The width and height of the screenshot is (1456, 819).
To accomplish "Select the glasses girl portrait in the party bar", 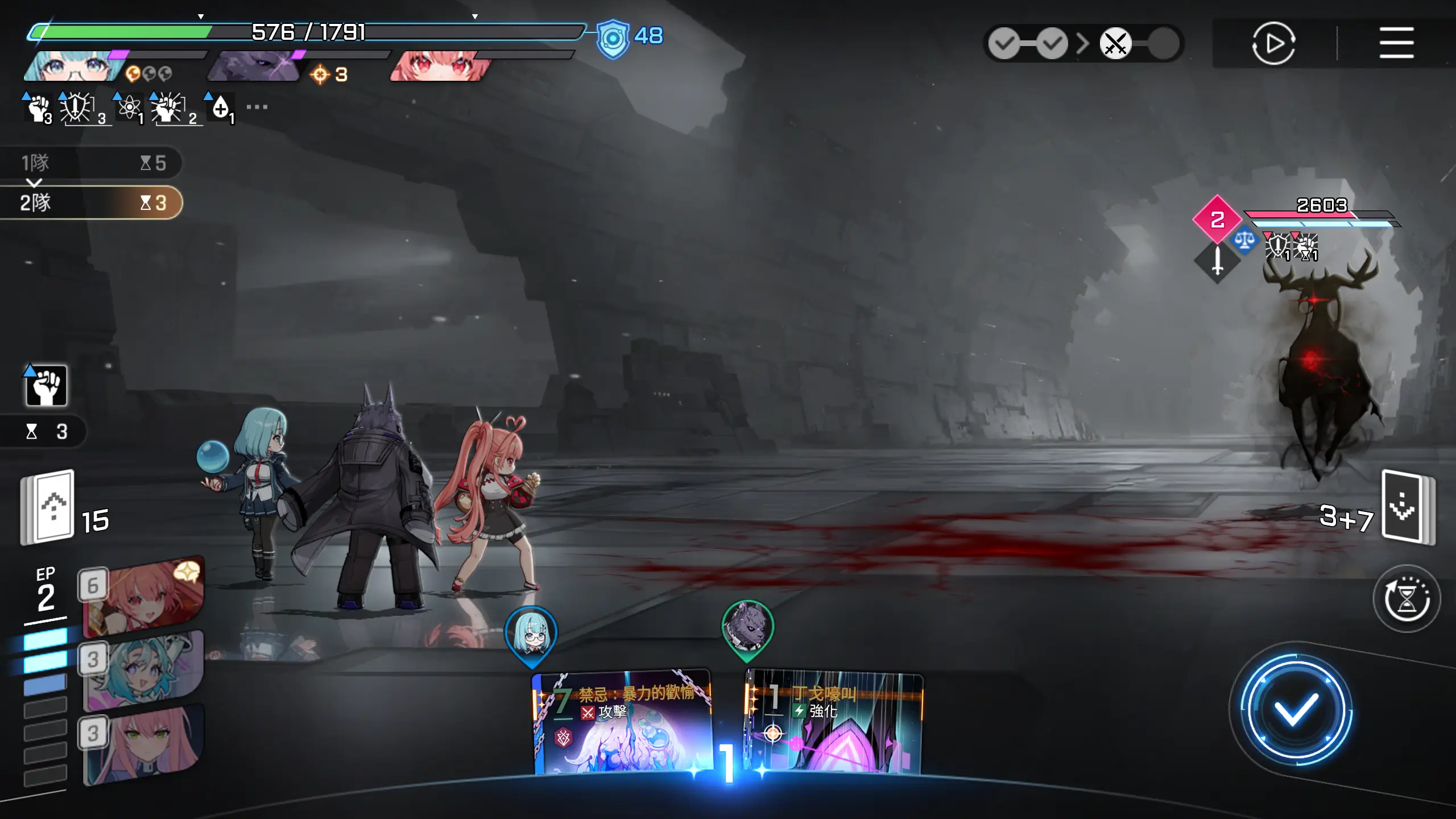I will tap(74, 67).
